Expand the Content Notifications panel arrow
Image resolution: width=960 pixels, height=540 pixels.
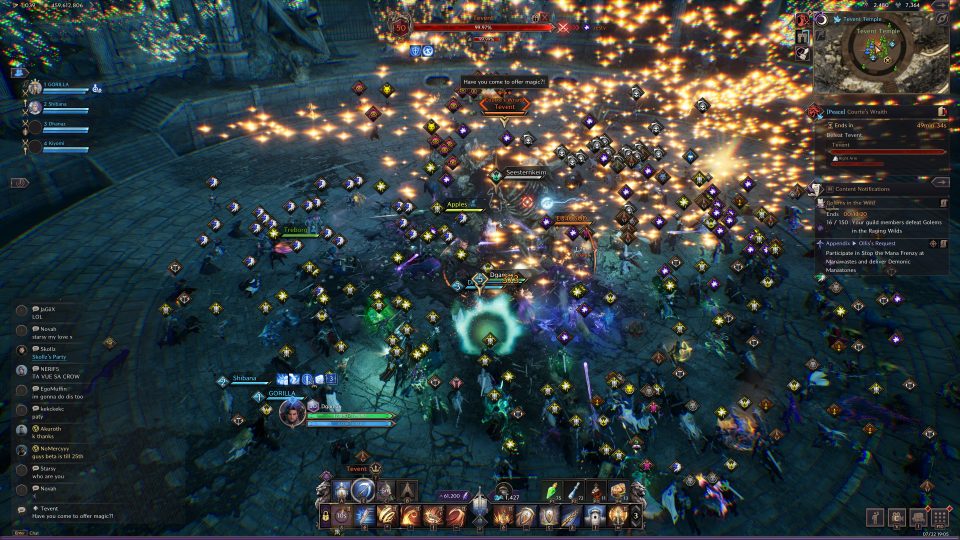939,183
